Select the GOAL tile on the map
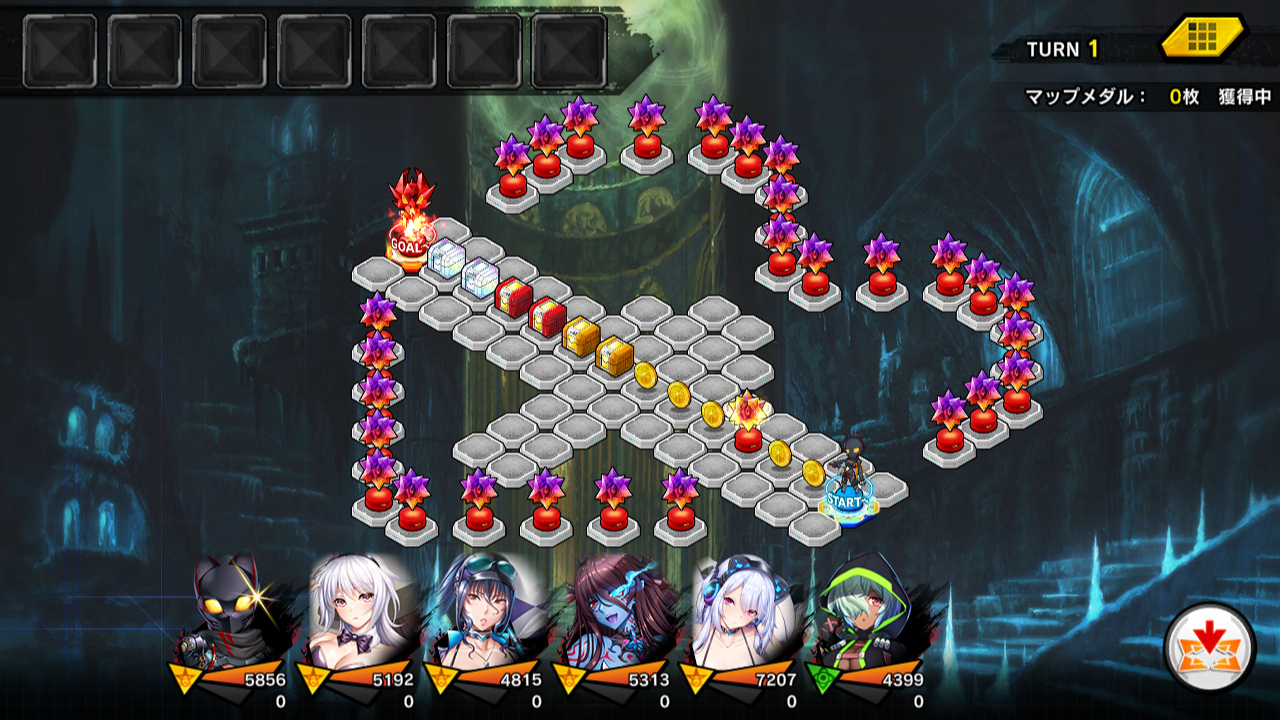The width and height of the screenshot is (1280, 720). [x=410, y=246]
